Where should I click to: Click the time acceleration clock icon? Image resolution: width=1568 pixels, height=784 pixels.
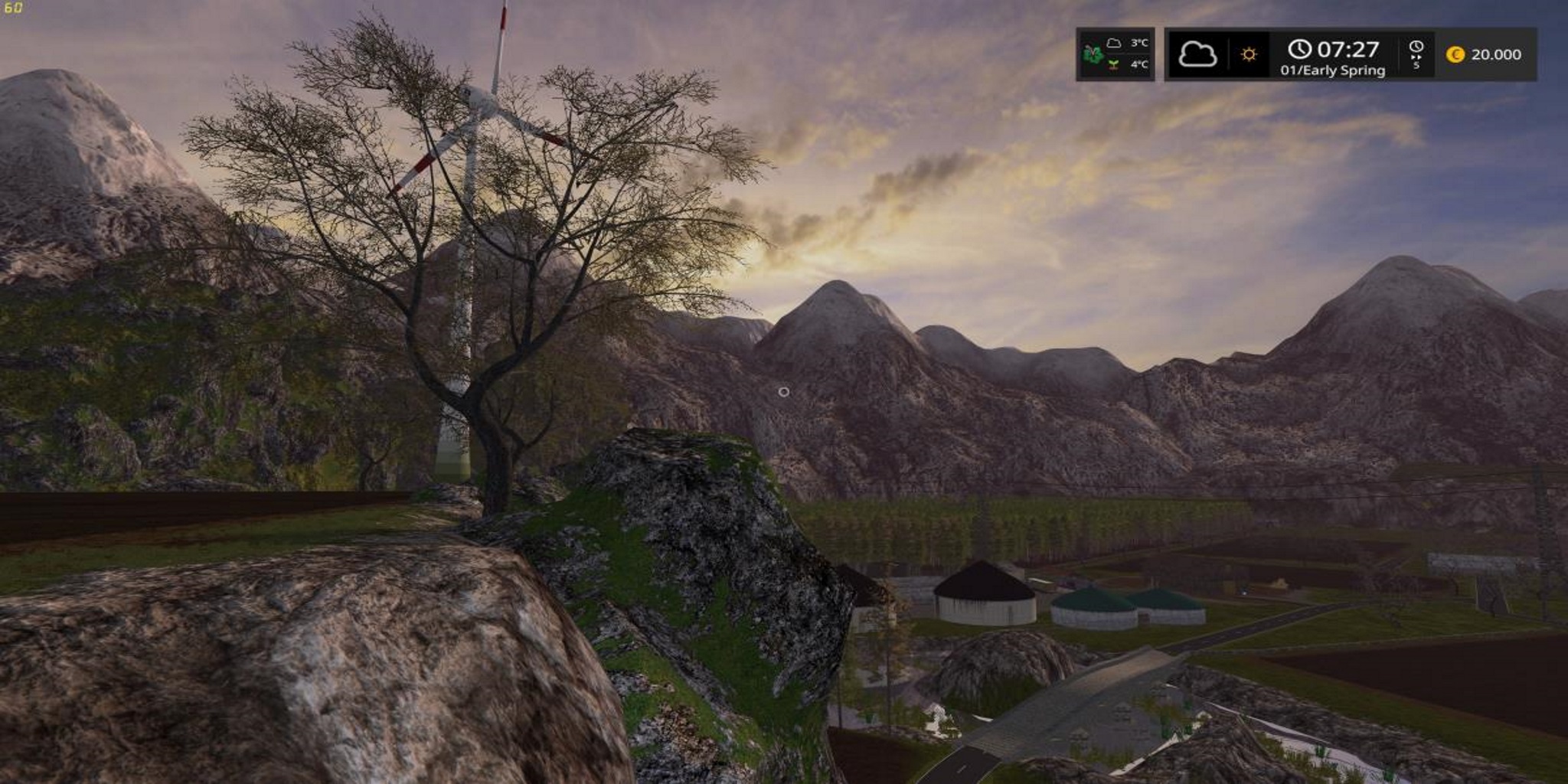(x=1416, y=54)
